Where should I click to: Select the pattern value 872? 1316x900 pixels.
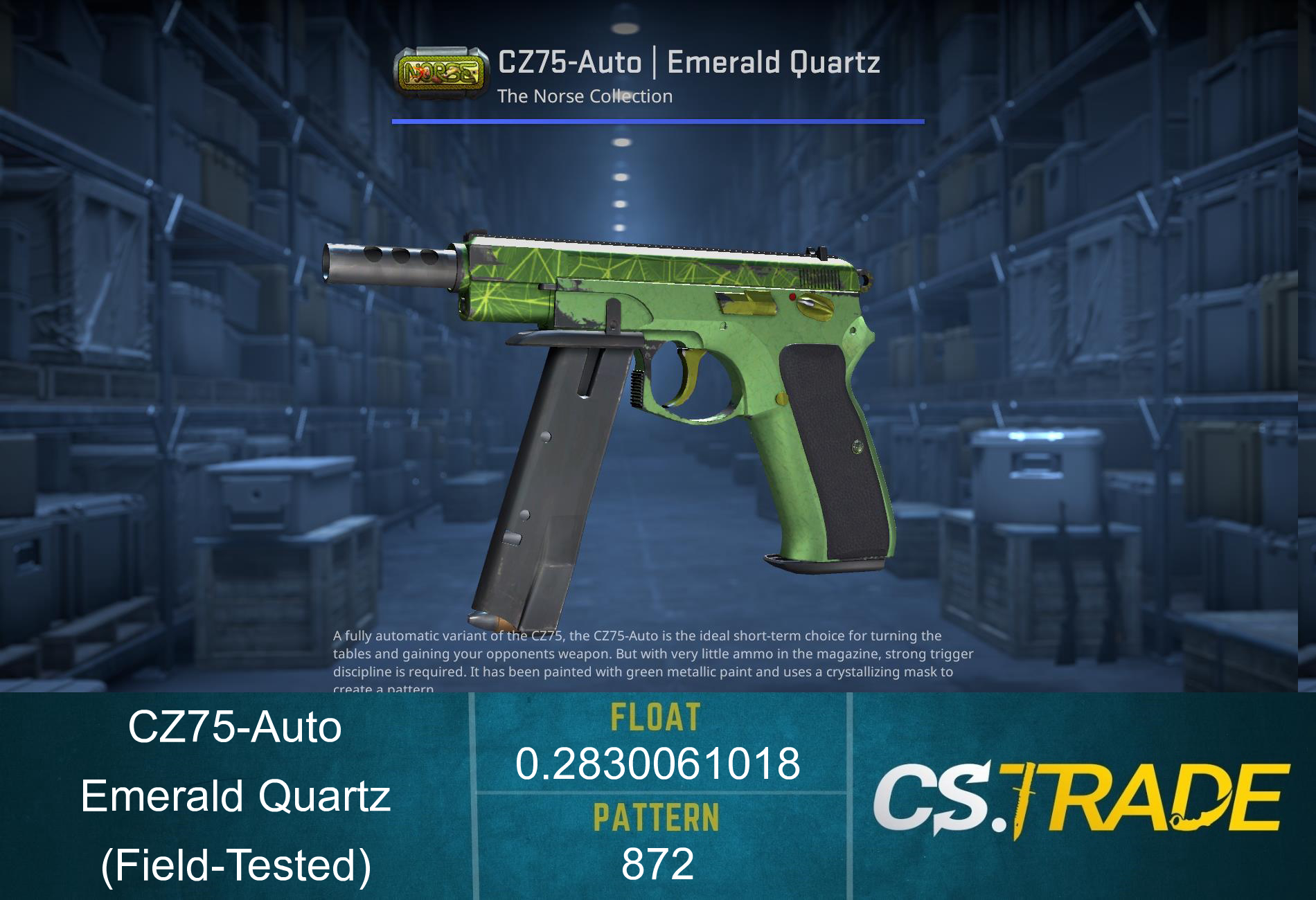pos(658,864)
